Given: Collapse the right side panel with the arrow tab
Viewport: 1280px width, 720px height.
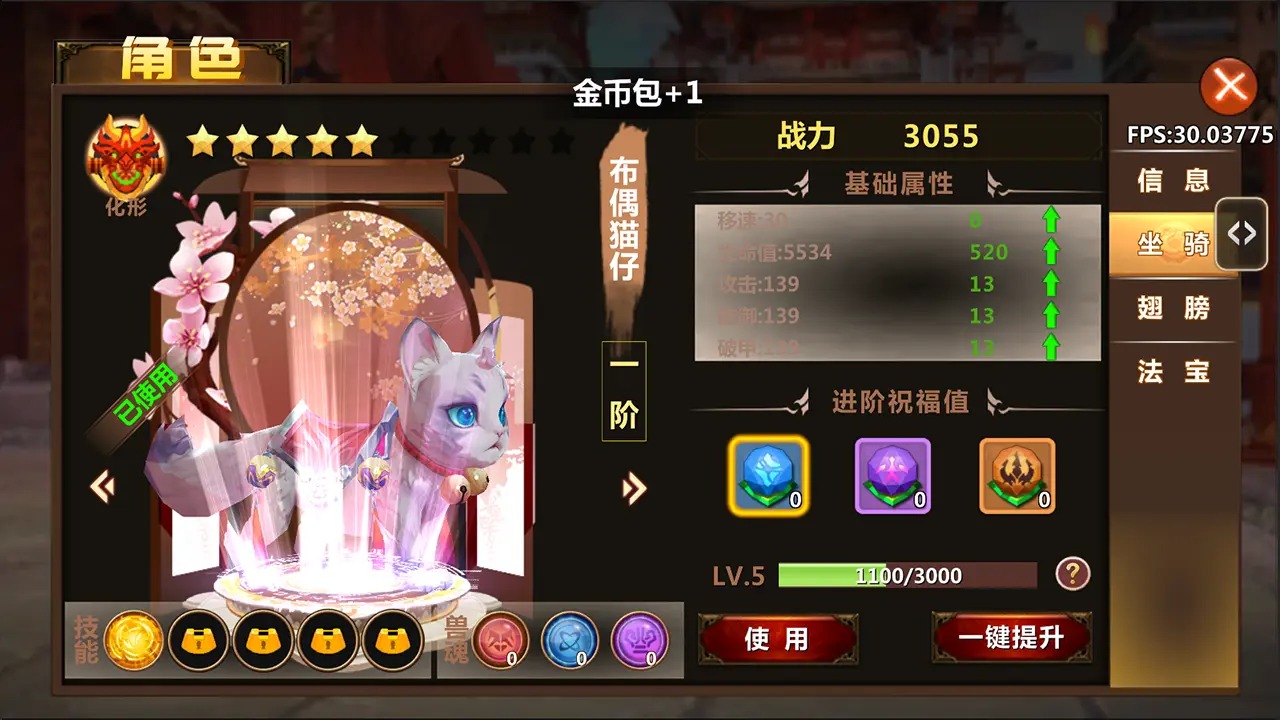Looking at the screenshot, I should (x=1240, y=233).
